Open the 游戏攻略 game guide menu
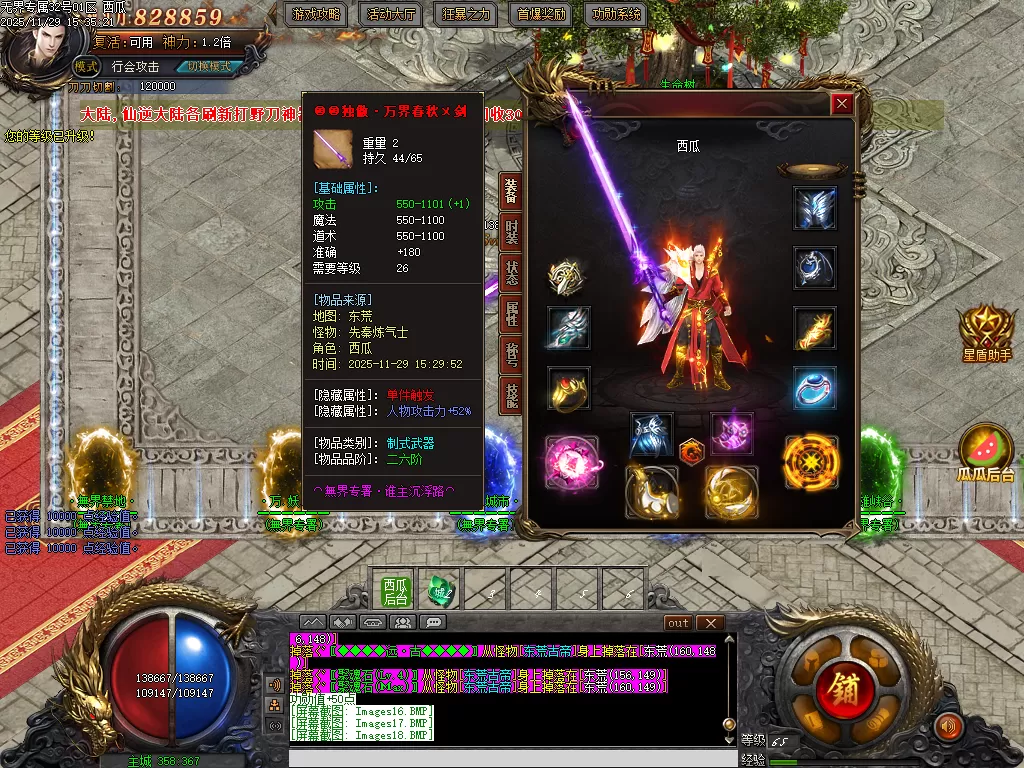Screen dimensions: 1024x768 click(x=316, y=15)
